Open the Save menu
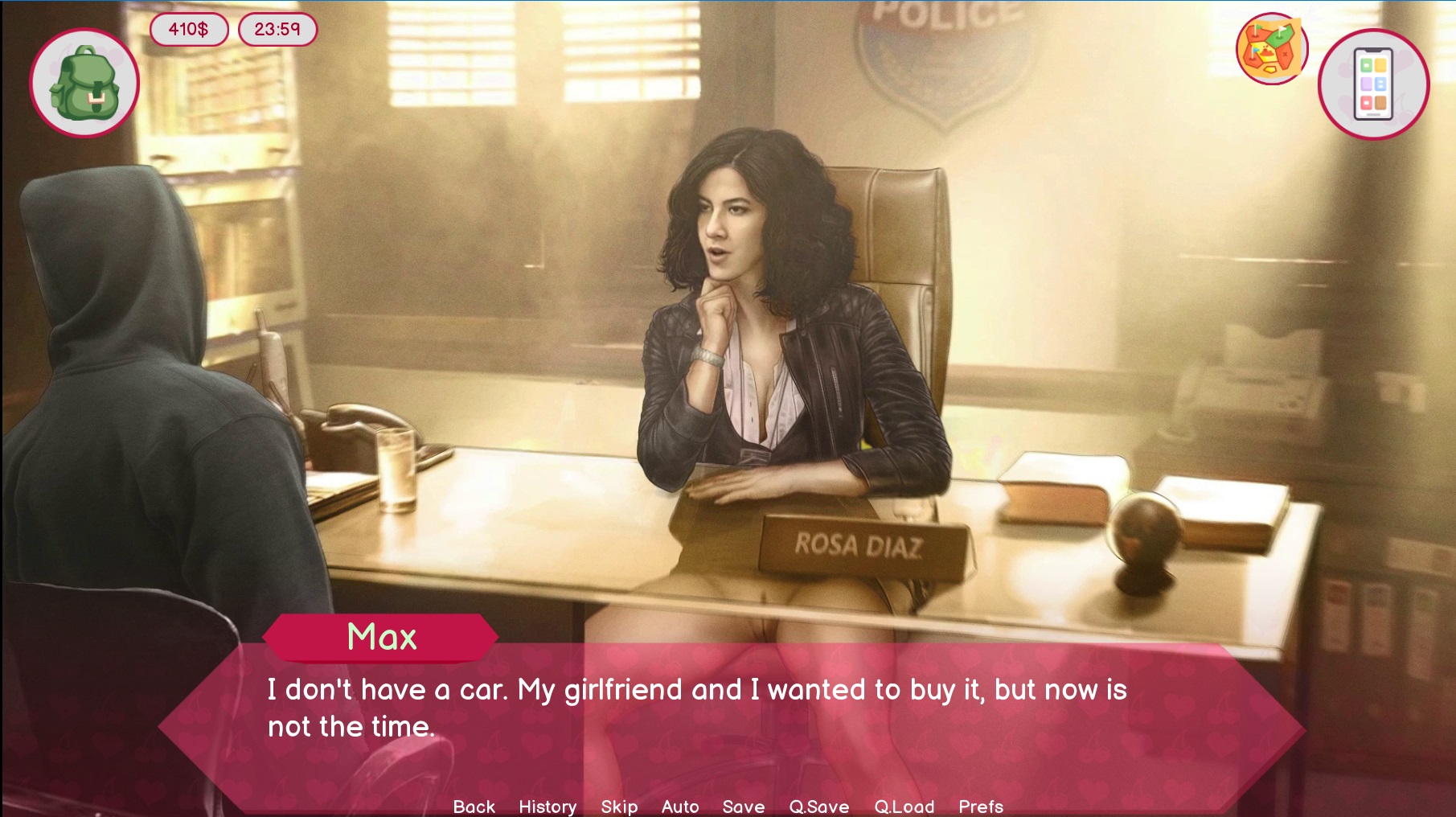 pos(744,806)
